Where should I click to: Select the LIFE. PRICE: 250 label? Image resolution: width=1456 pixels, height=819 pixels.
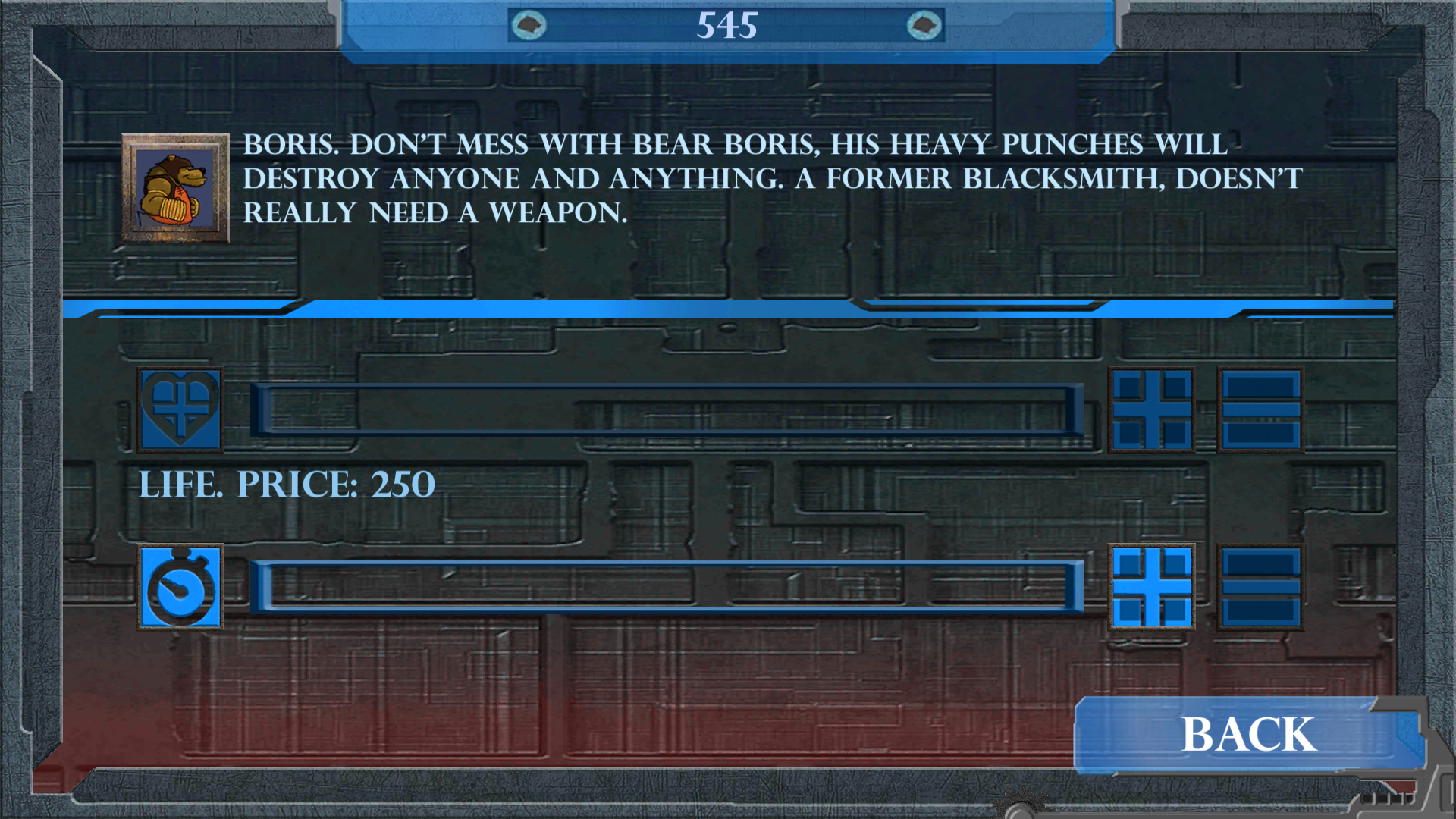coord(288,484)
